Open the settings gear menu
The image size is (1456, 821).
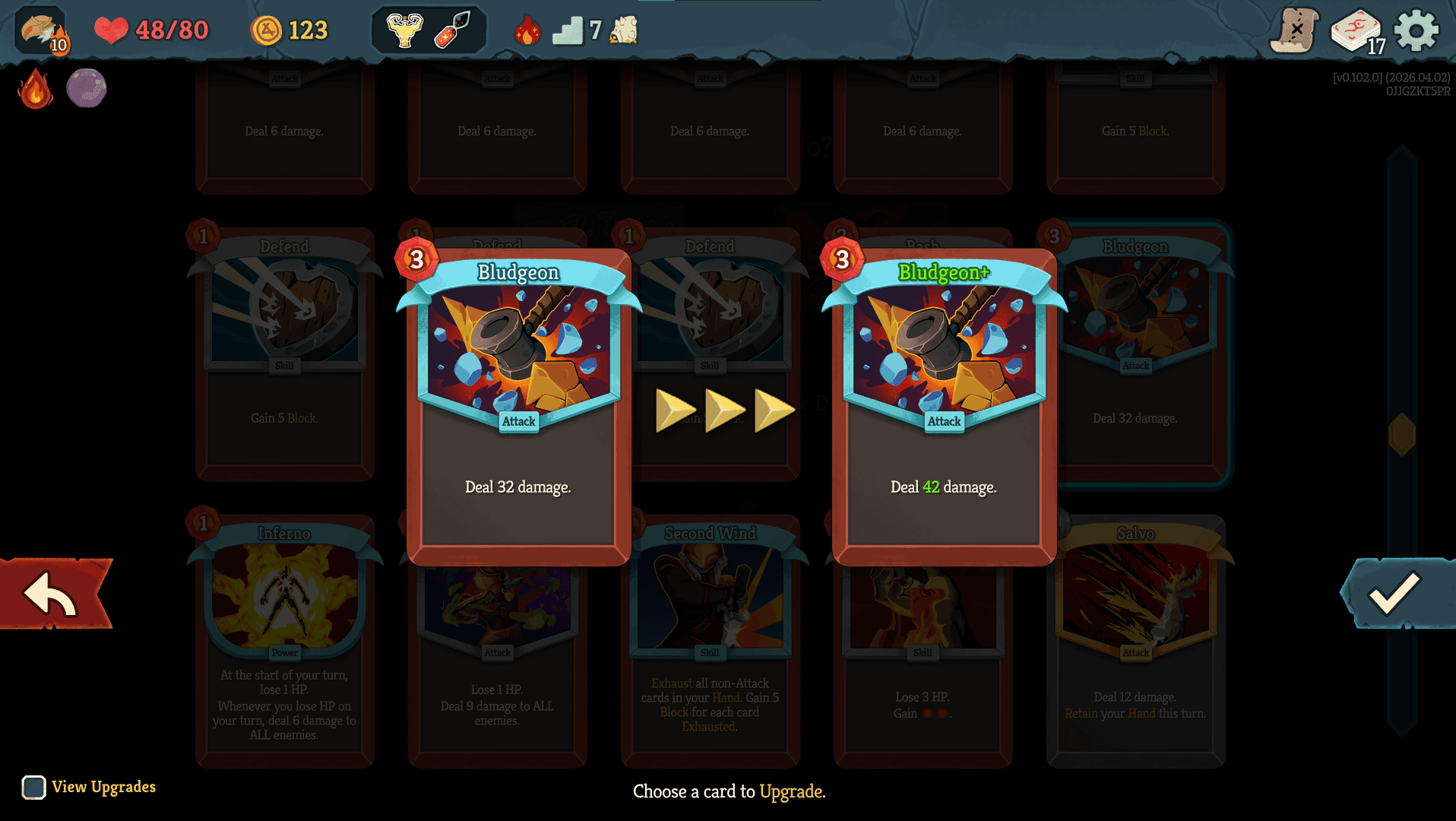pos(1417,30)
